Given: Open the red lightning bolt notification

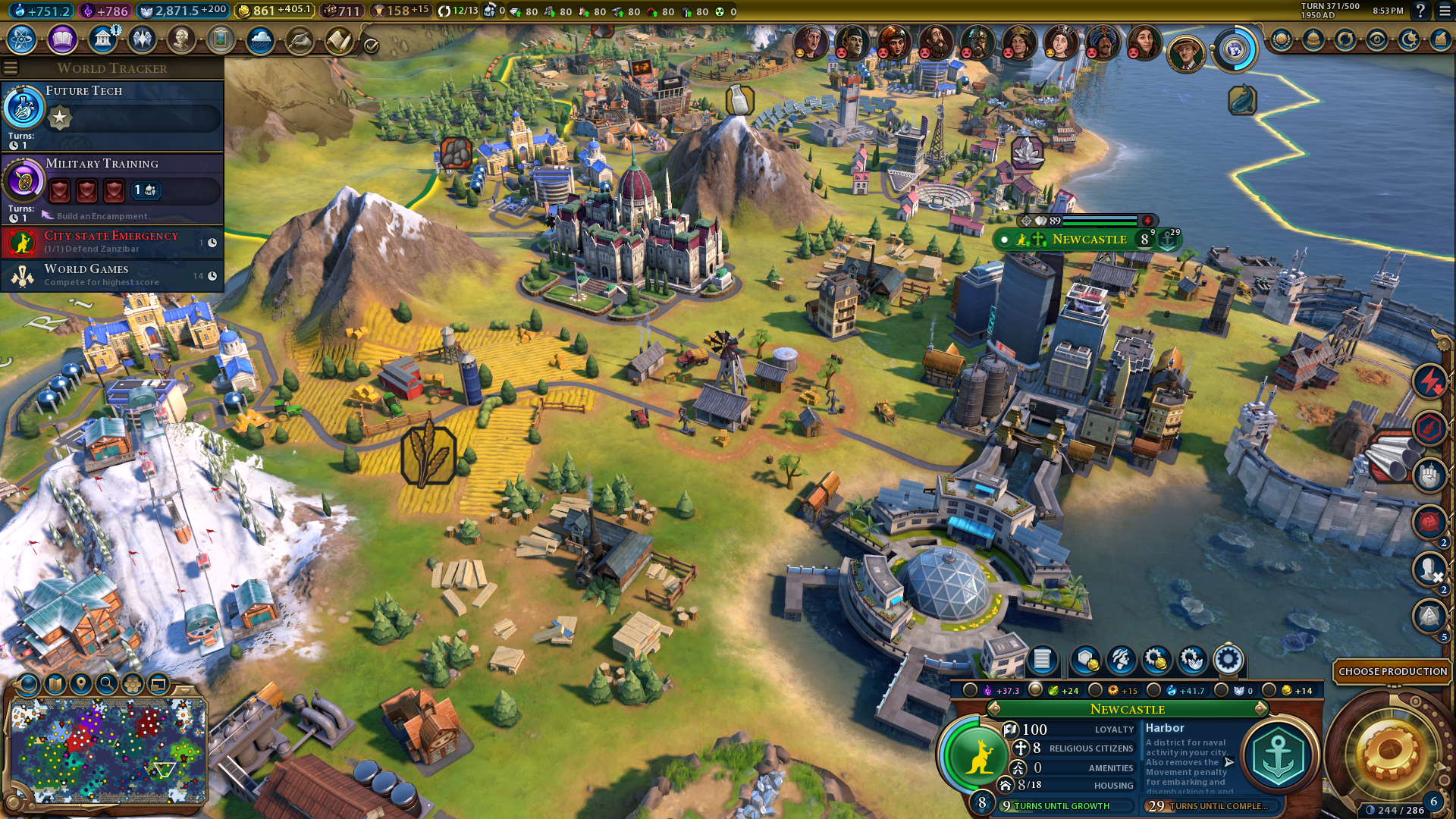Looking at the screenshot, I should [x=1429, y=381].
